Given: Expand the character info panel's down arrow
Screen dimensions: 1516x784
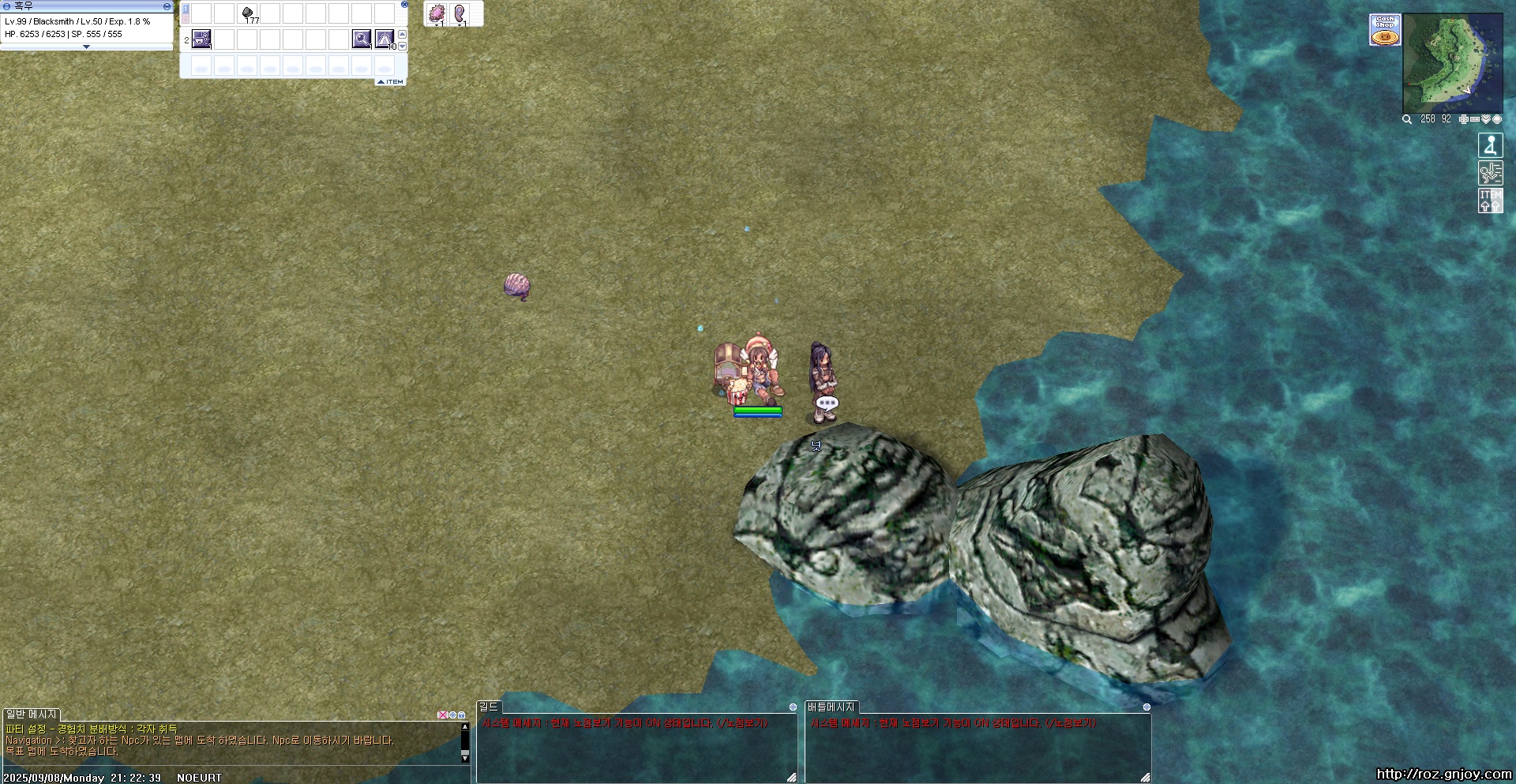Looking at the screenshot, I should 86,47.
